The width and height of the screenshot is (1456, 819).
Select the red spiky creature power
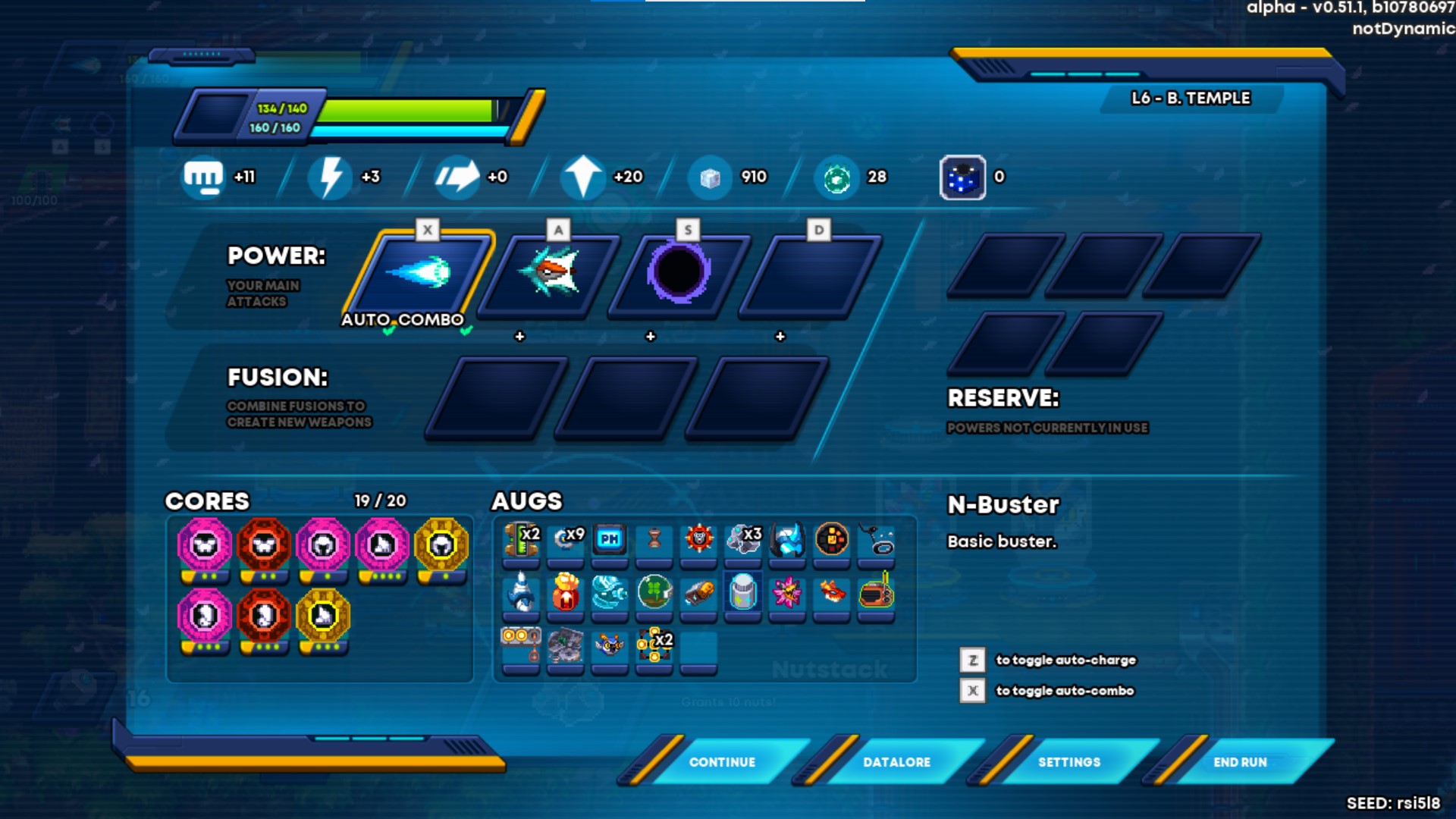click(x=551, y=274)
